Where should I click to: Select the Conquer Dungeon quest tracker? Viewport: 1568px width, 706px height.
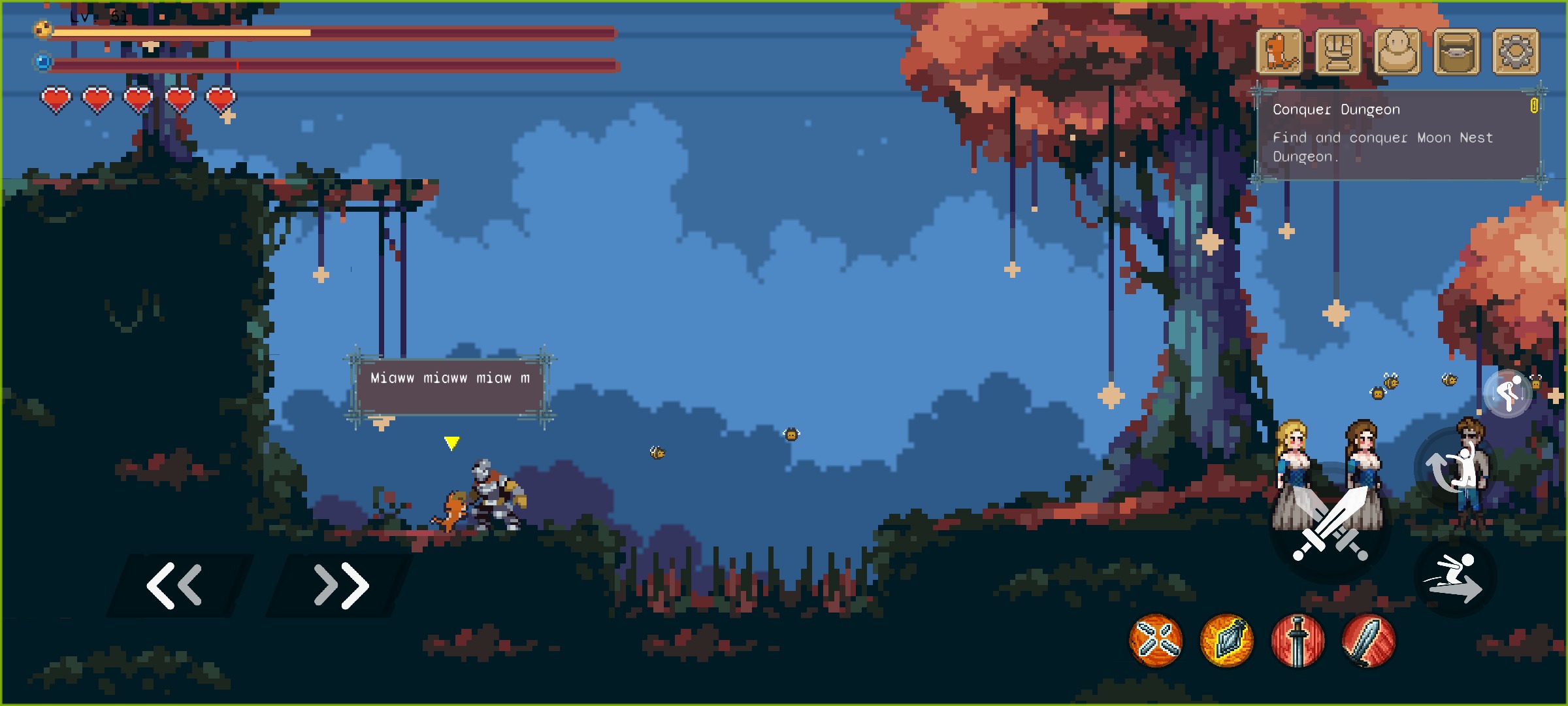[x=1398, y=134]
